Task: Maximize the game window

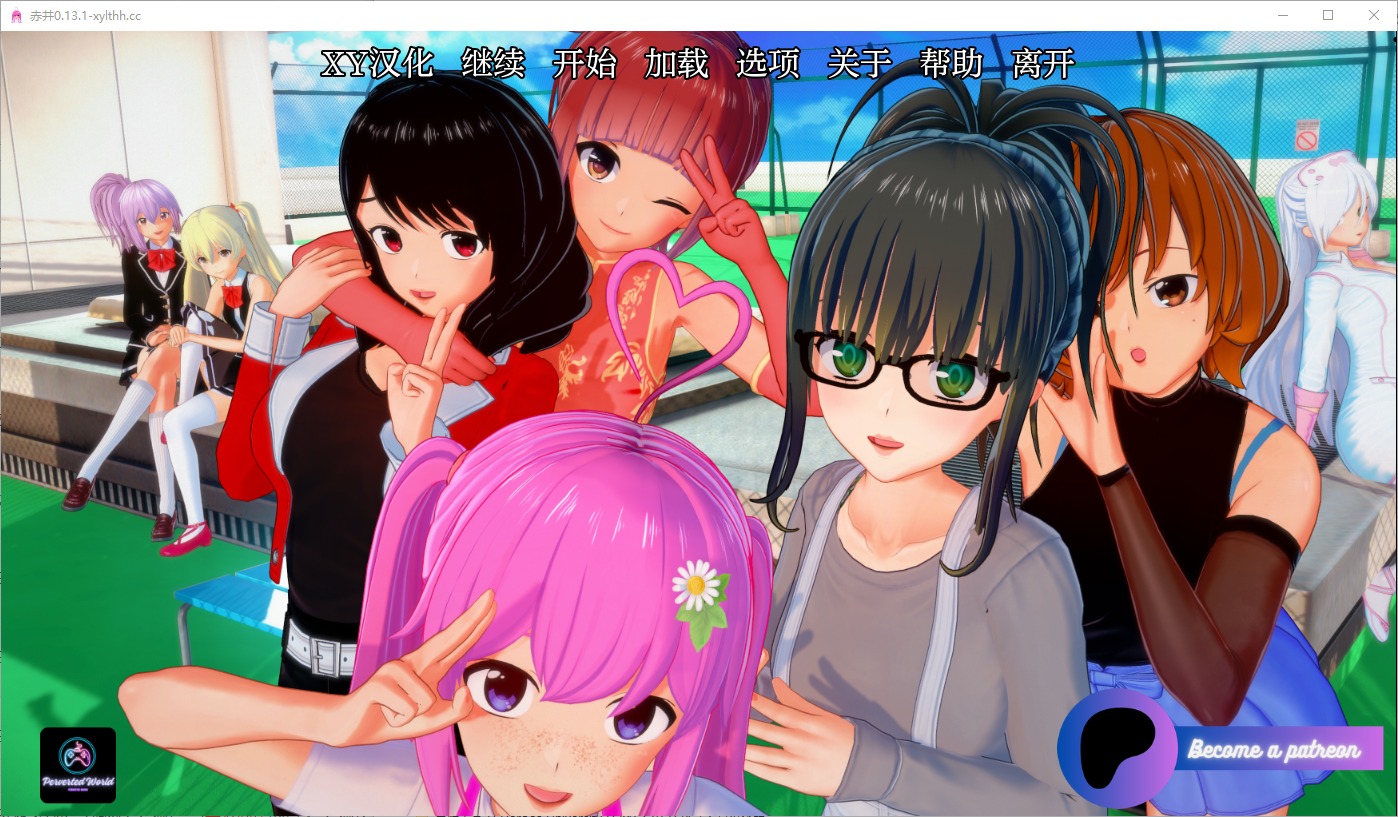Action: click(1328, 15)
